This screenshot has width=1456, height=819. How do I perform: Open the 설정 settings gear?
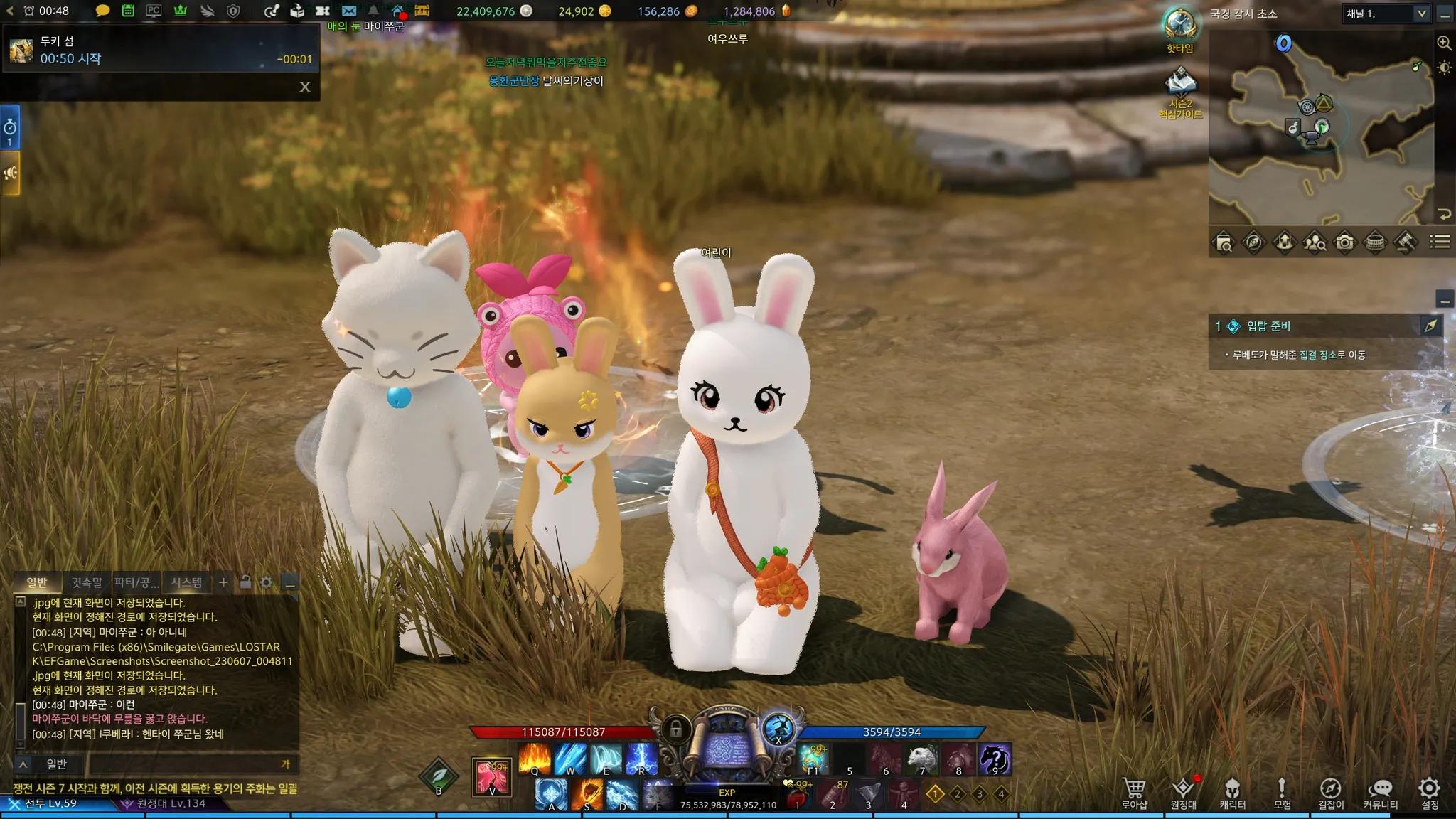tap(1429, 793)
